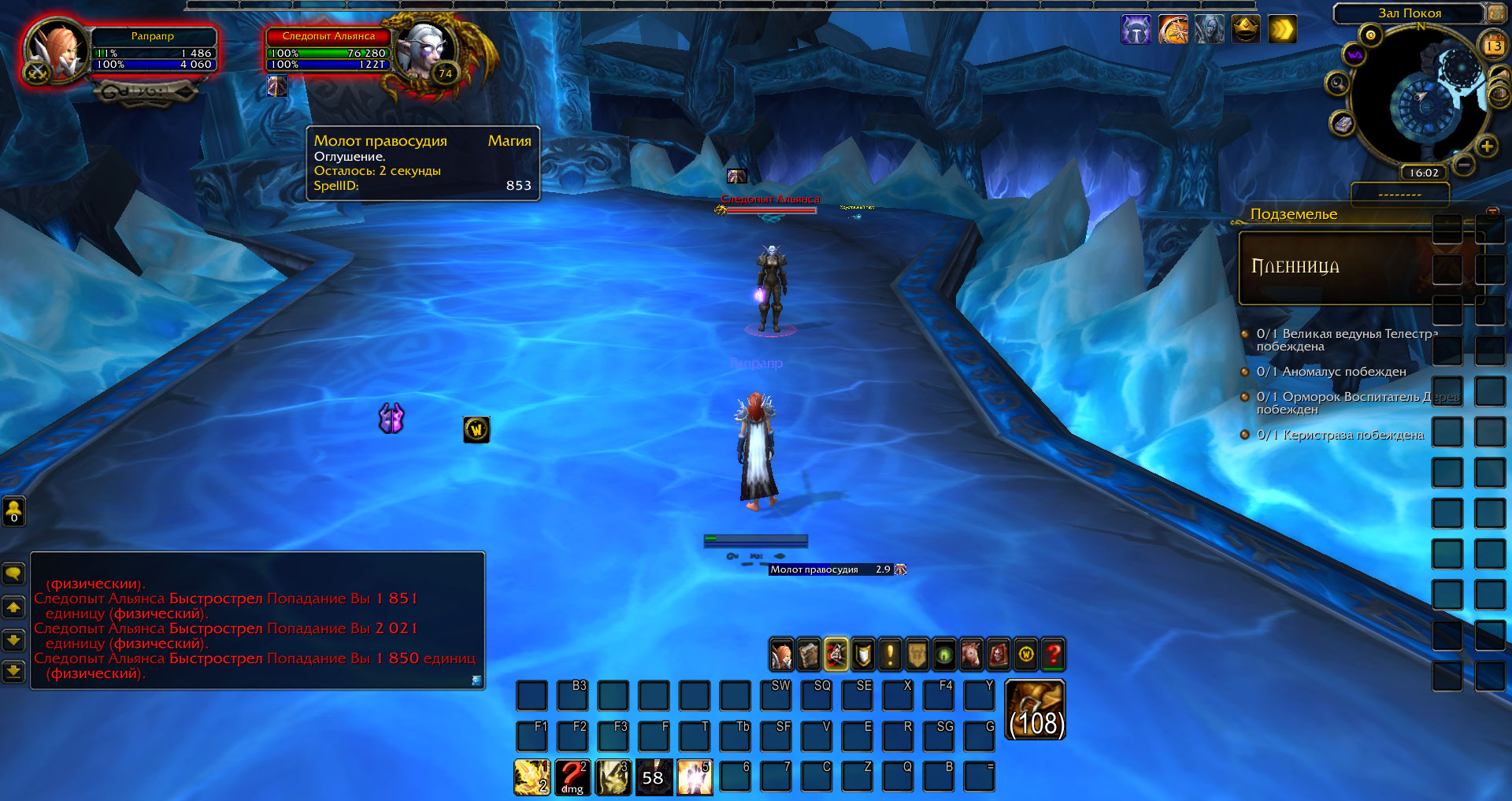1512x801 pixels.
Task: Open the mounts and collections horse button
Action: (971, 655)
